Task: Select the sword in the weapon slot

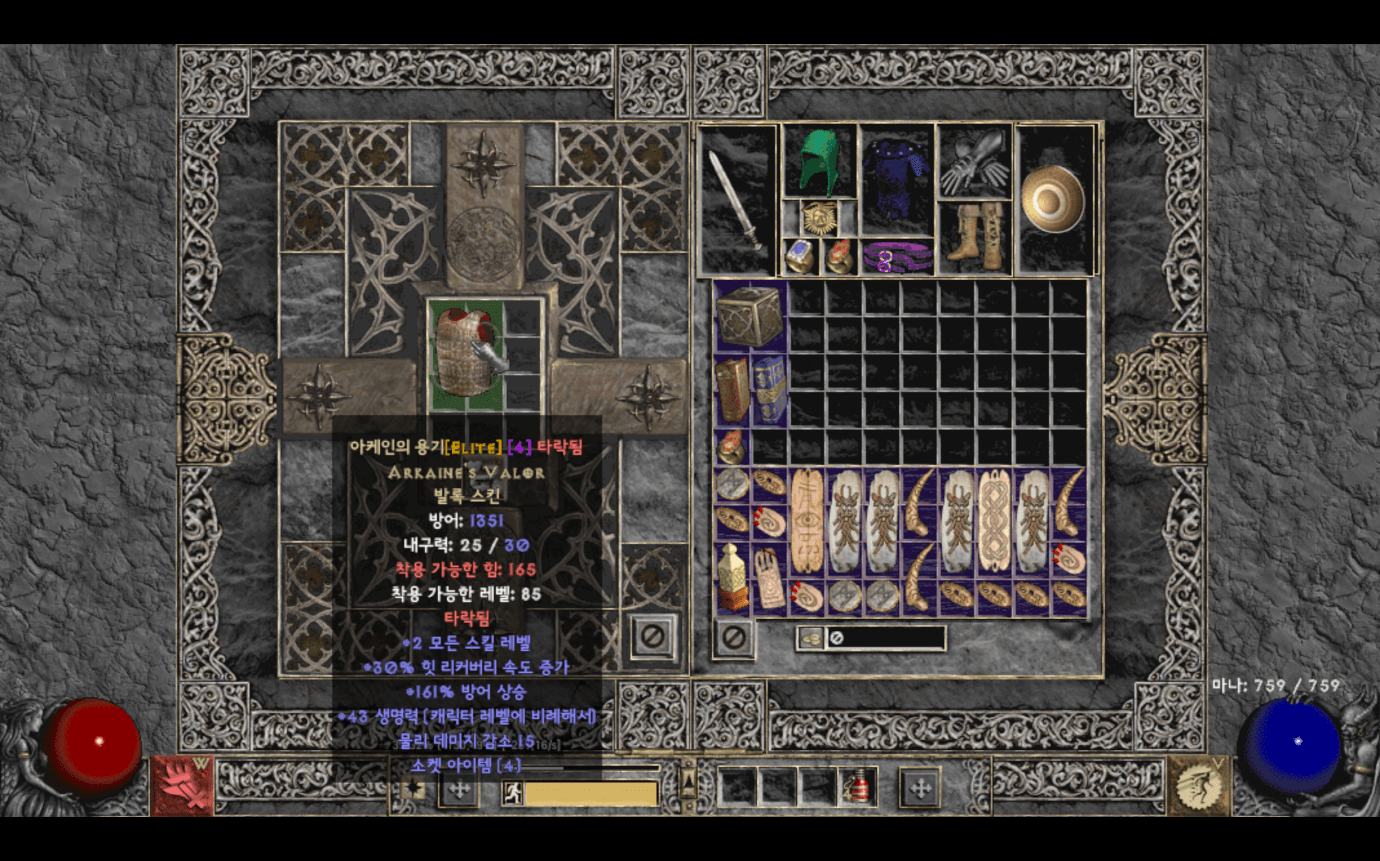Action: click(738, 200)
